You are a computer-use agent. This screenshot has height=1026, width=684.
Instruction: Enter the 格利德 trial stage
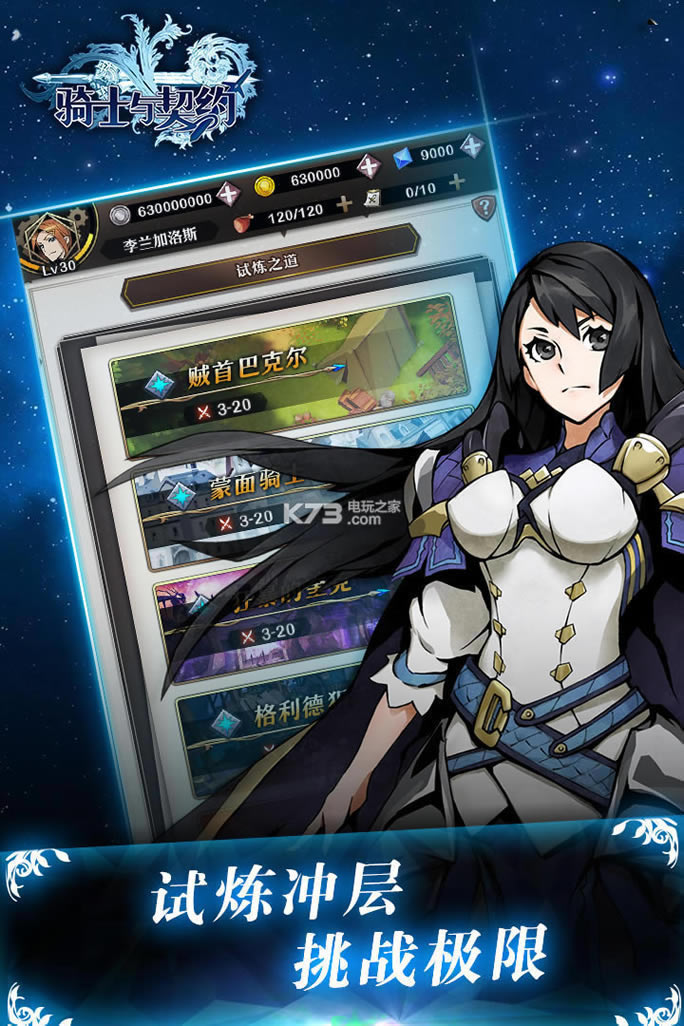(270, 720)
